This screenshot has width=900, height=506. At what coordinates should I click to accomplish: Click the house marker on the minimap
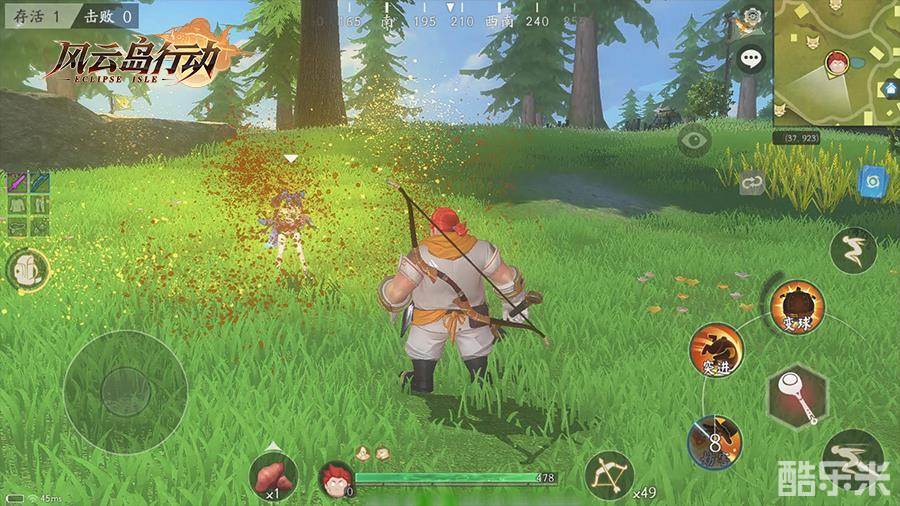[x=889, y=90]
